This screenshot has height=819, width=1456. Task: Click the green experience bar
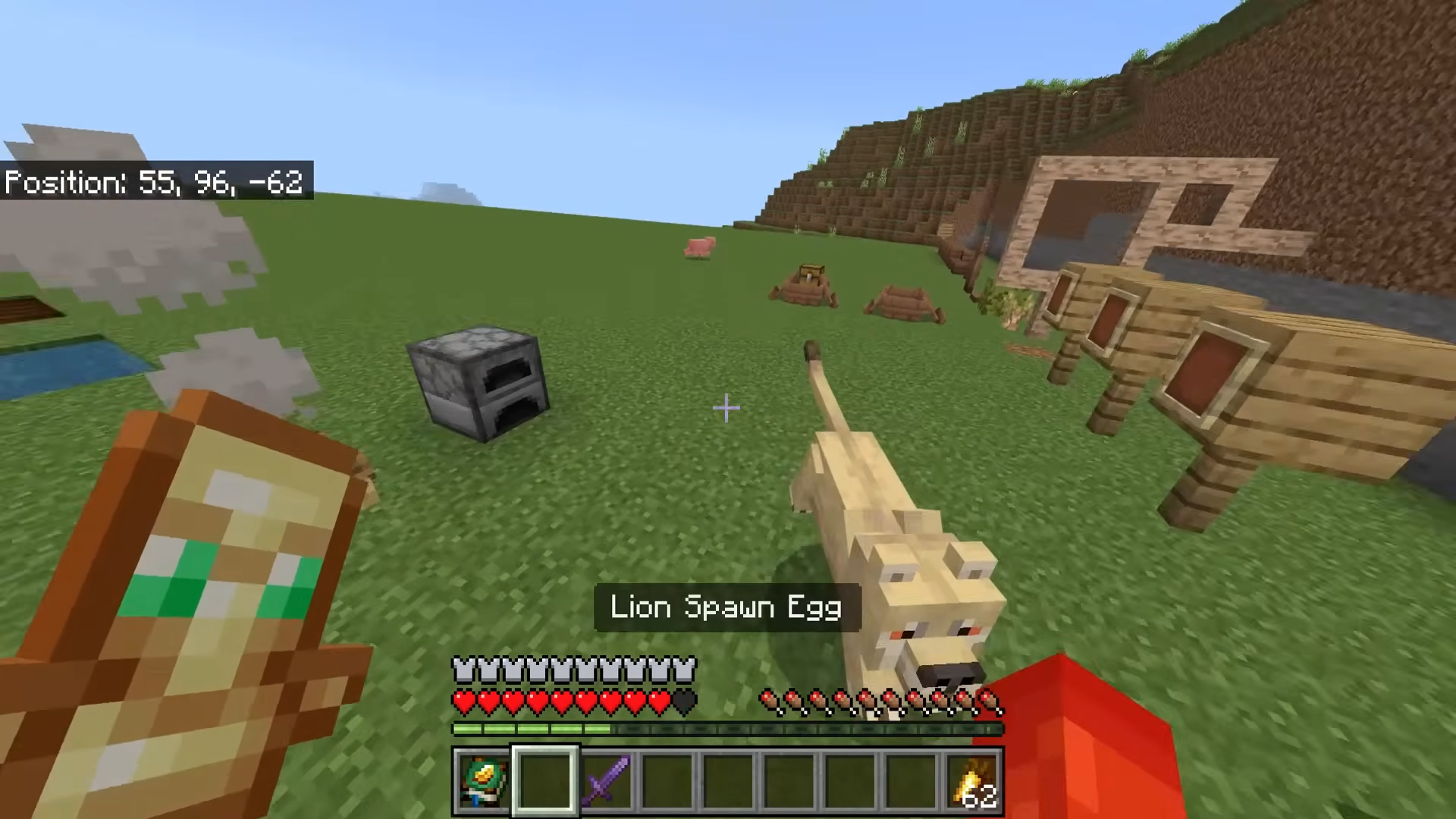click(531, 730)
